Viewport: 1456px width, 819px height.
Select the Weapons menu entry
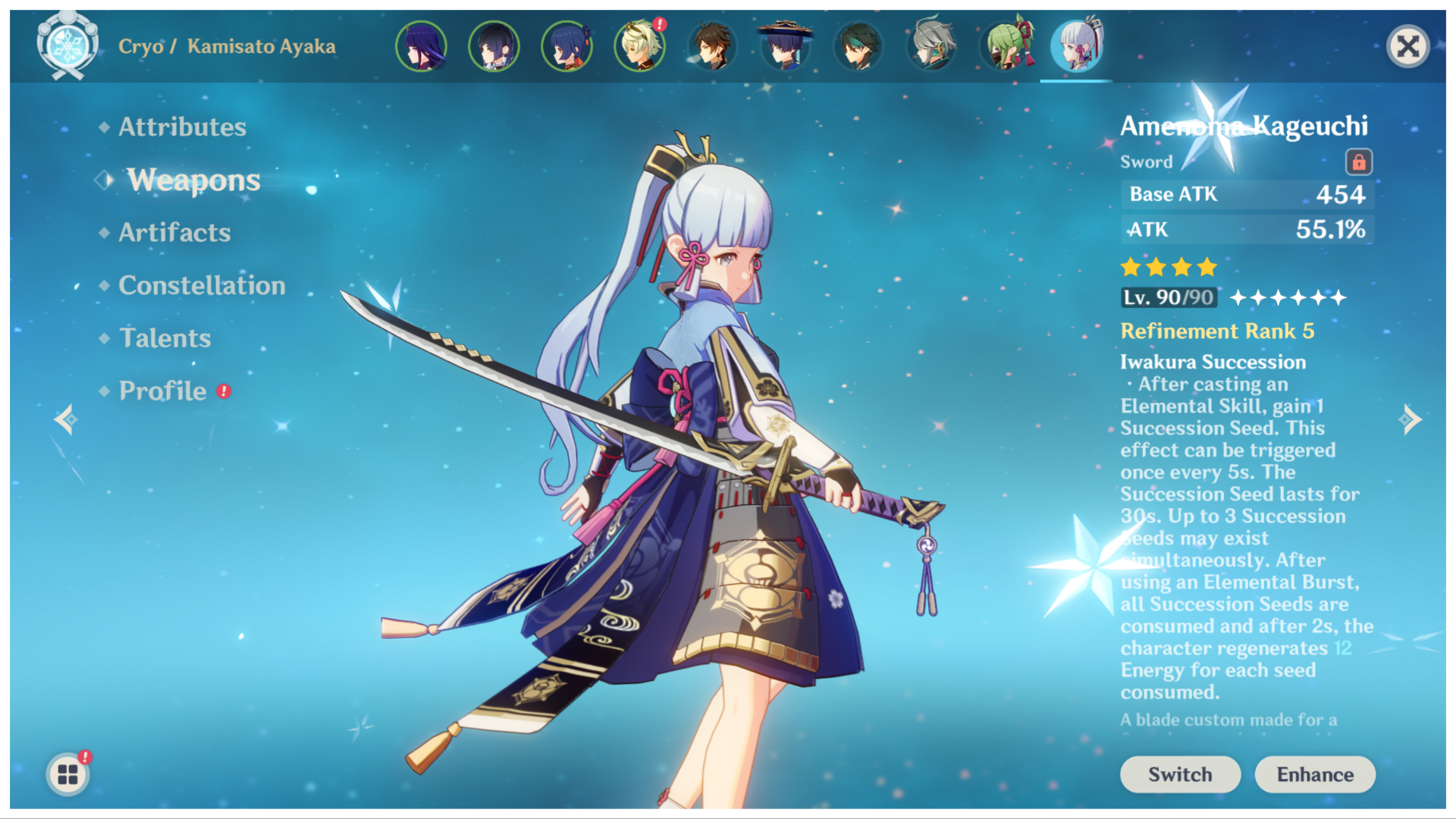193,180
